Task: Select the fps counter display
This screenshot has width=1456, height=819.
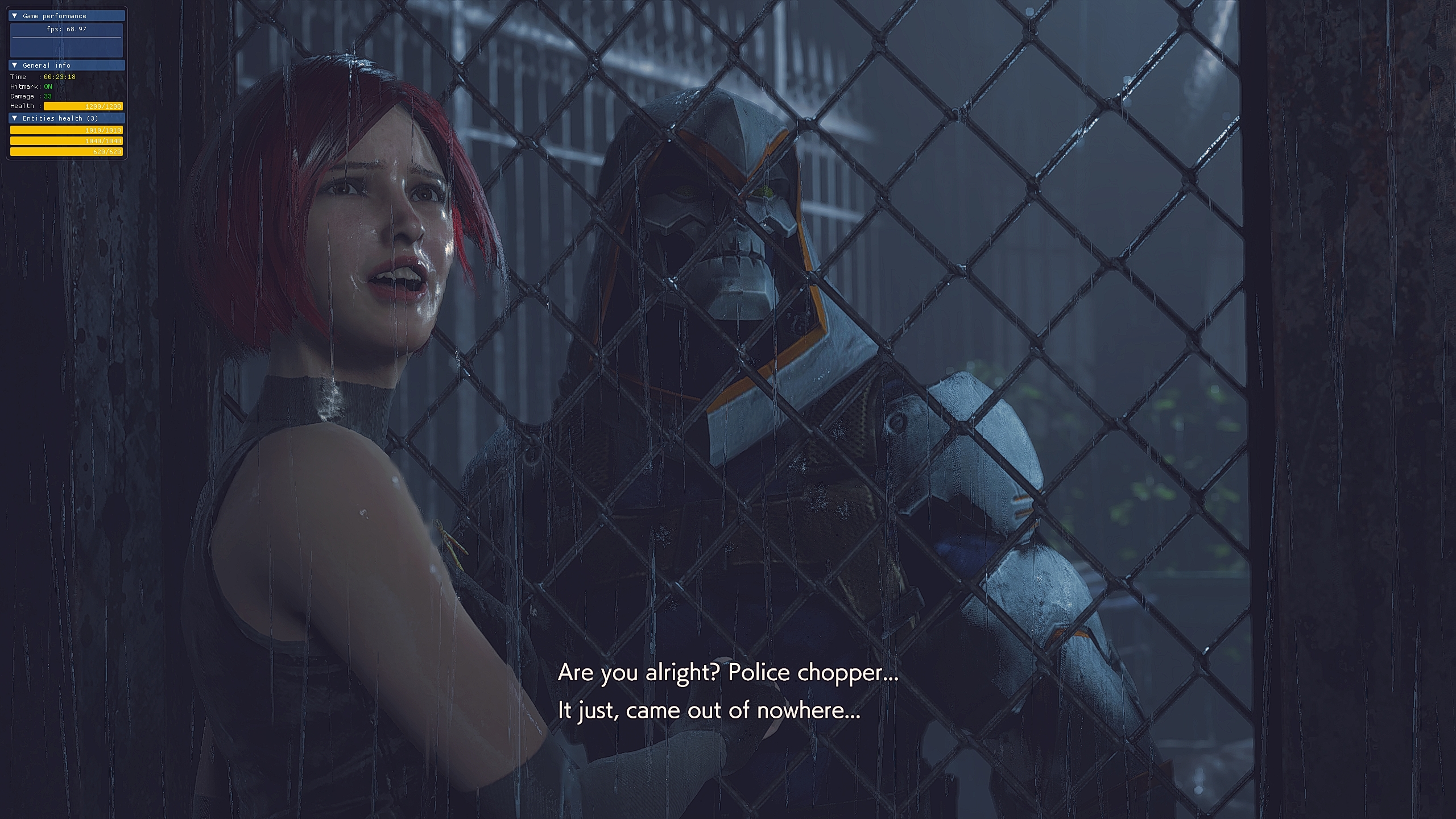Action: [65, 30]
